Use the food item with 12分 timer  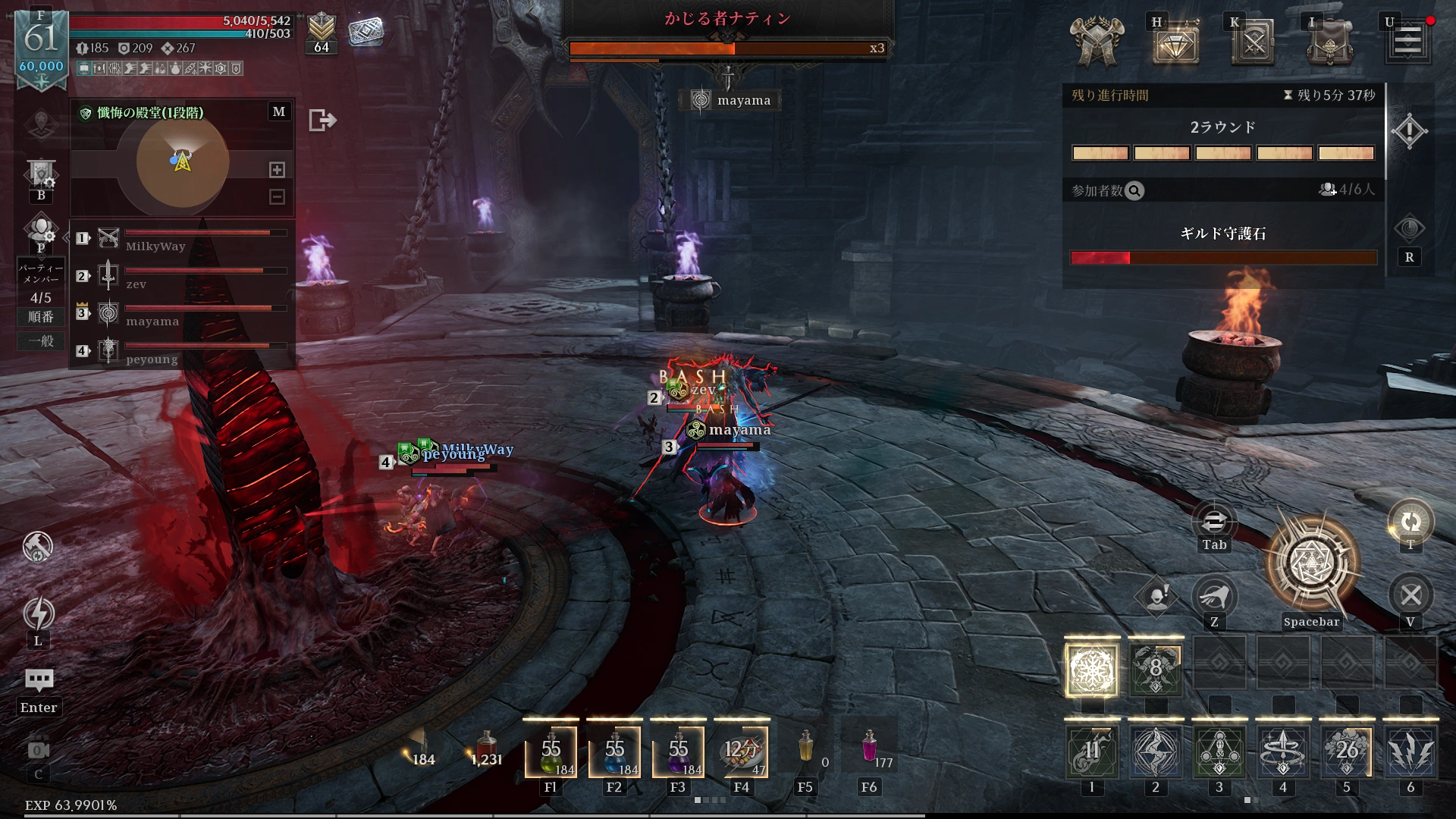[742, 752]
